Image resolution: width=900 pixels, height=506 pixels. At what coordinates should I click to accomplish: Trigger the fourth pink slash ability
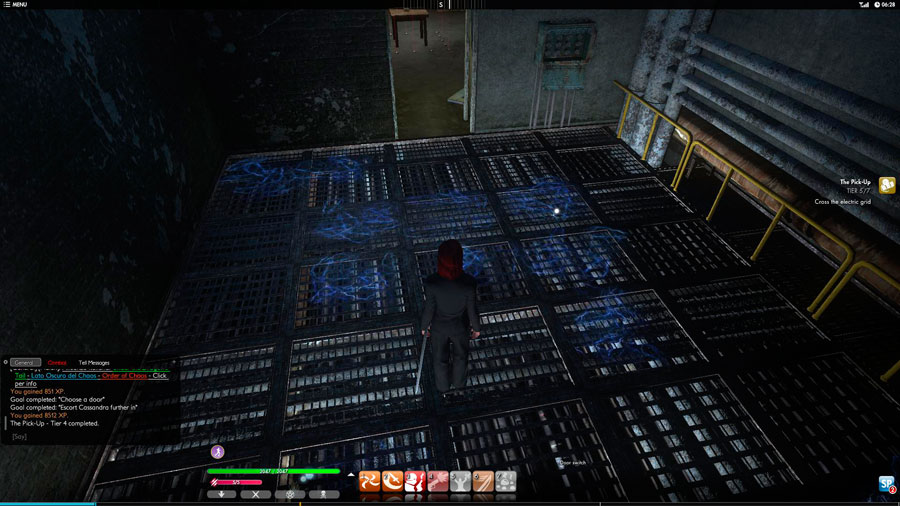coord(438,482)
